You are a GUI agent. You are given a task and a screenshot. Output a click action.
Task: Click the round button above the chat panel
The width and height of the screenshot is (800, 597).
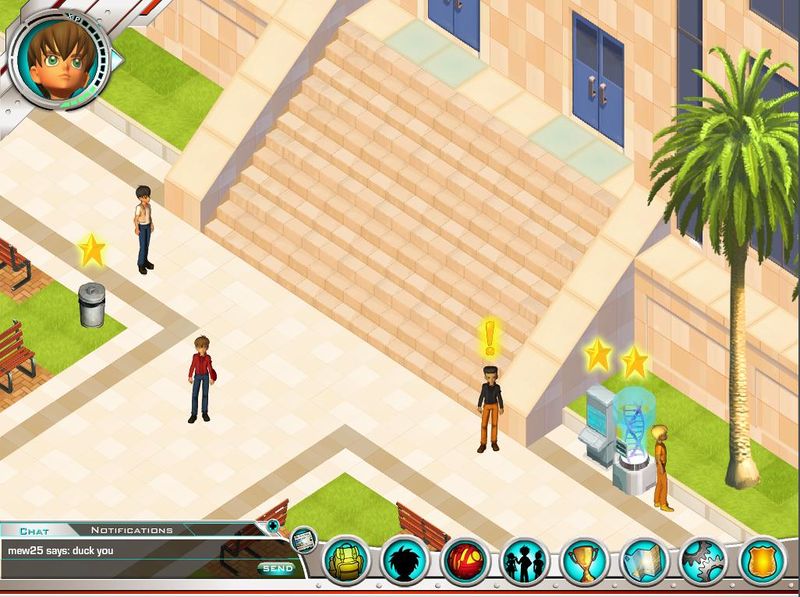[273, 524]
